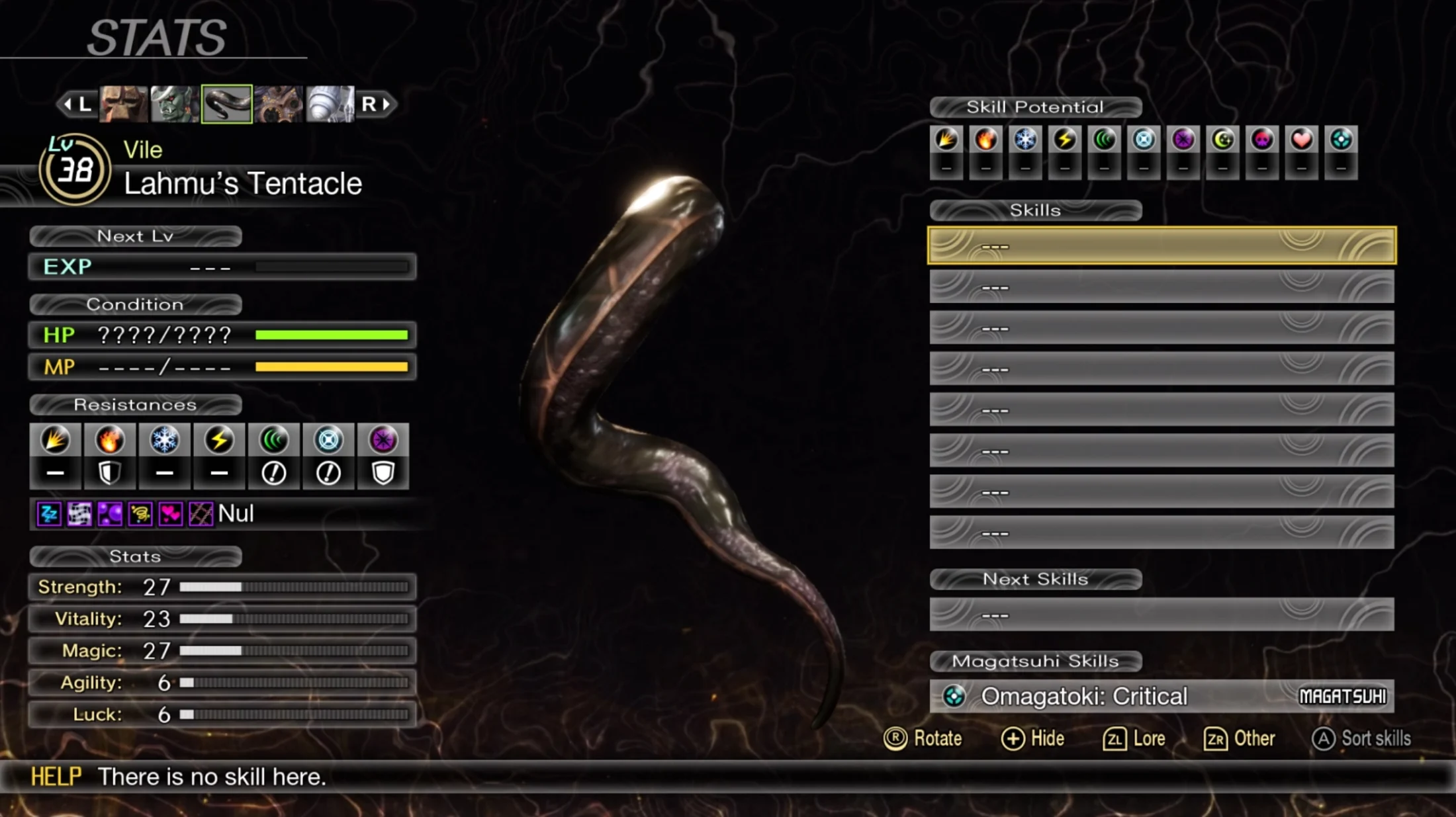
Task: Select the highlighted empty skill slot
Action: point(1161,246)
